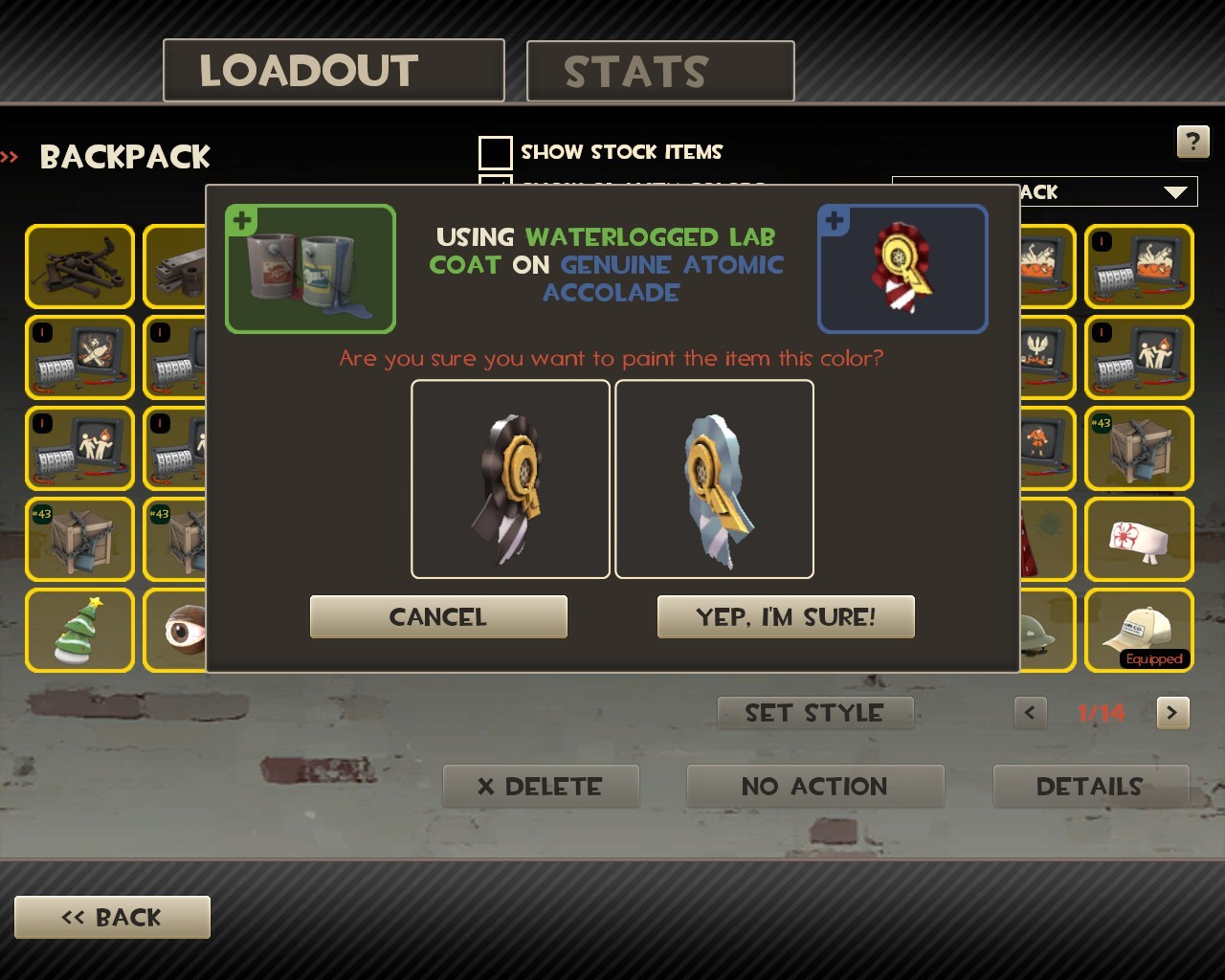
Task: Open item Details
Action: (1090, 787)
